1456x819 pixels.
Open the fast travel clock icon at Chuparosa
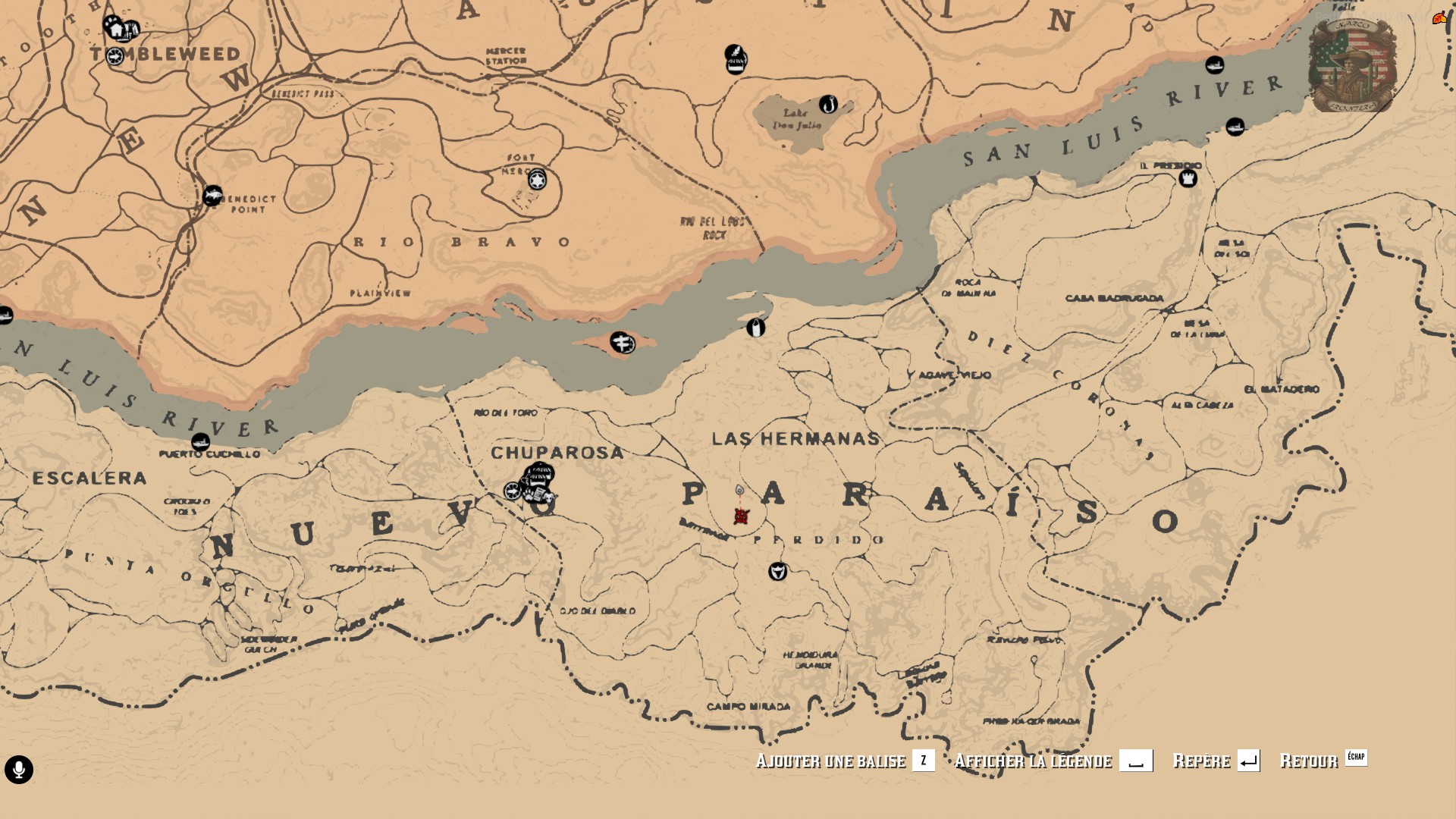512,491
